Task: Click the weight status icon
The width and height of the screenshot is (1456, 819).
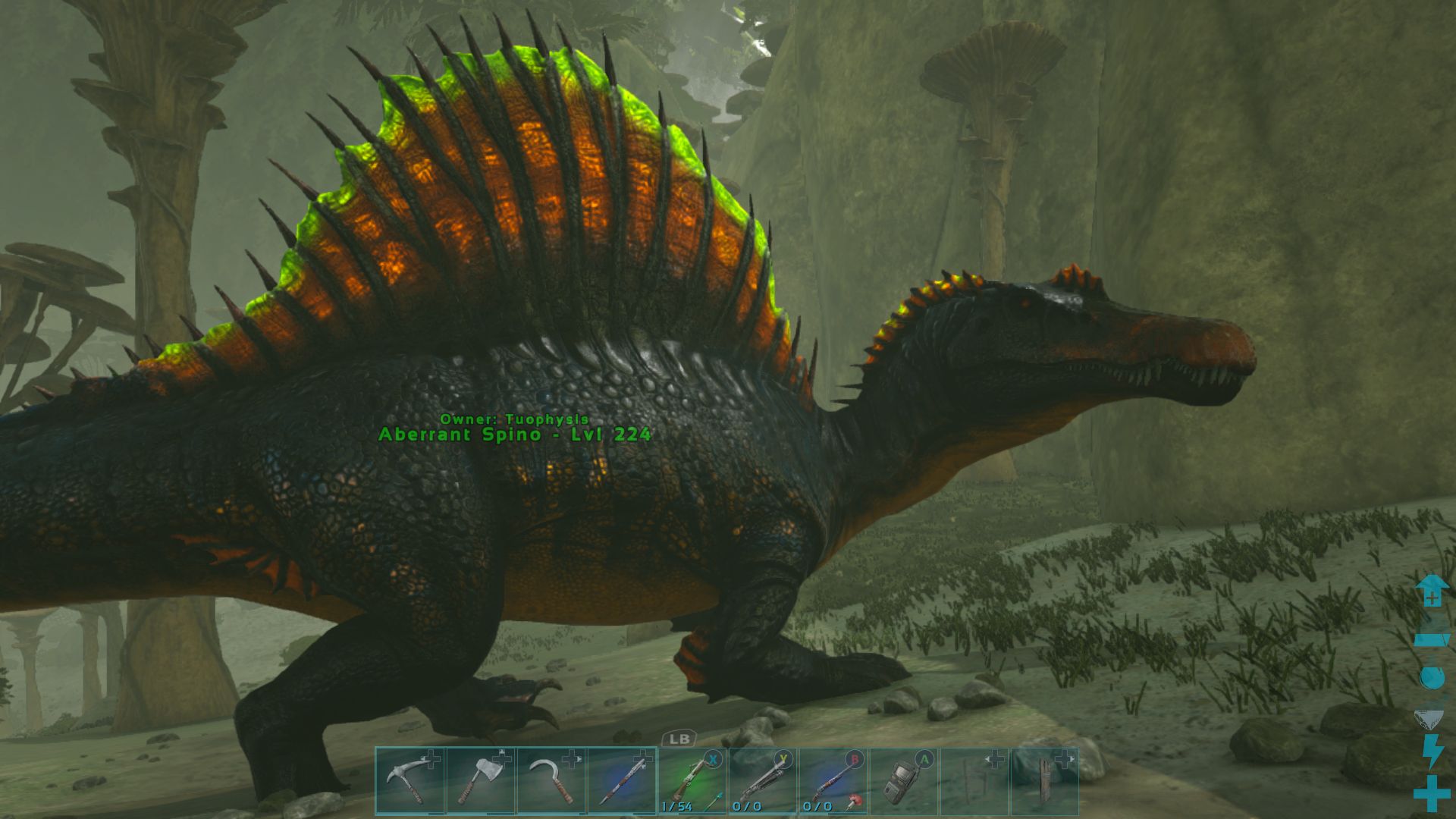Action: point(1431,641)
